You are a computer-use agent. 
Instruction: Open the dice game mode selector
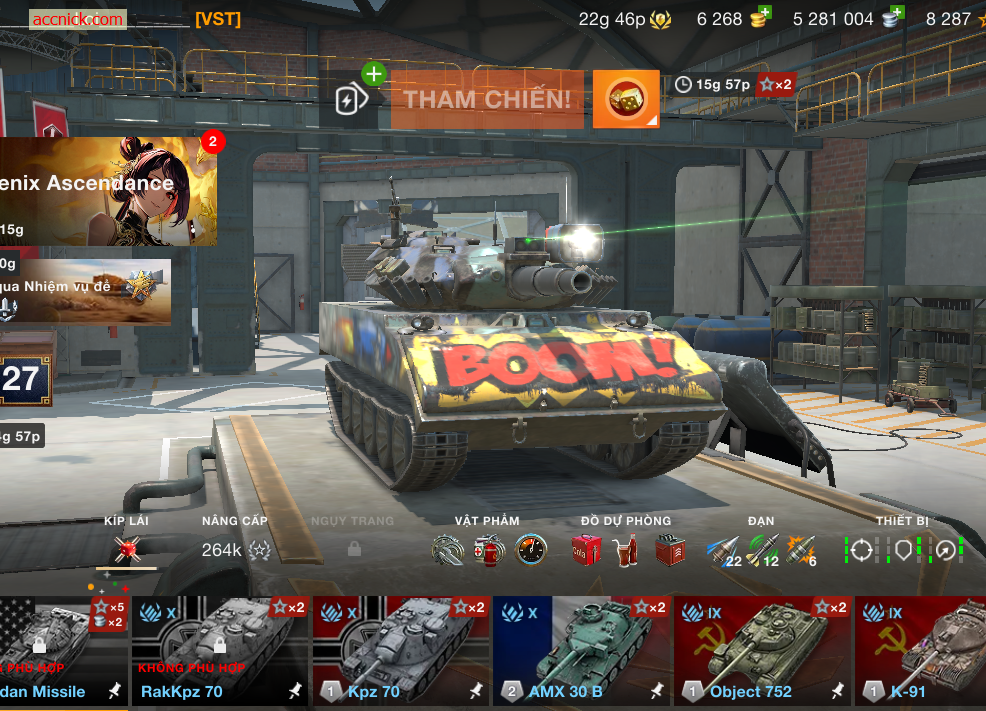[626, 99]
